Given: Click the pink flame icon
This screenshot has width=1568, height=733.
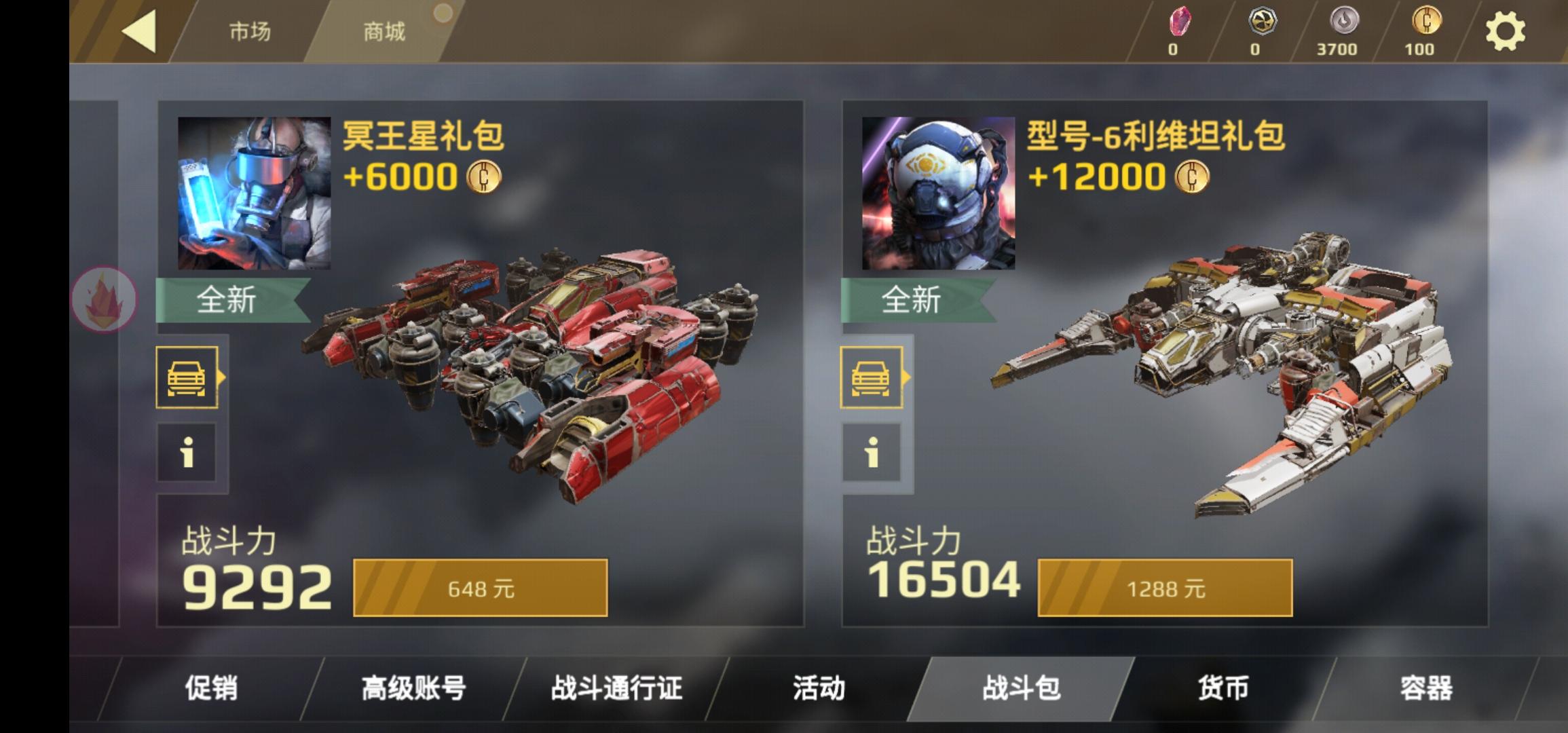Looking at the screenshot, I should pos(104,300).
